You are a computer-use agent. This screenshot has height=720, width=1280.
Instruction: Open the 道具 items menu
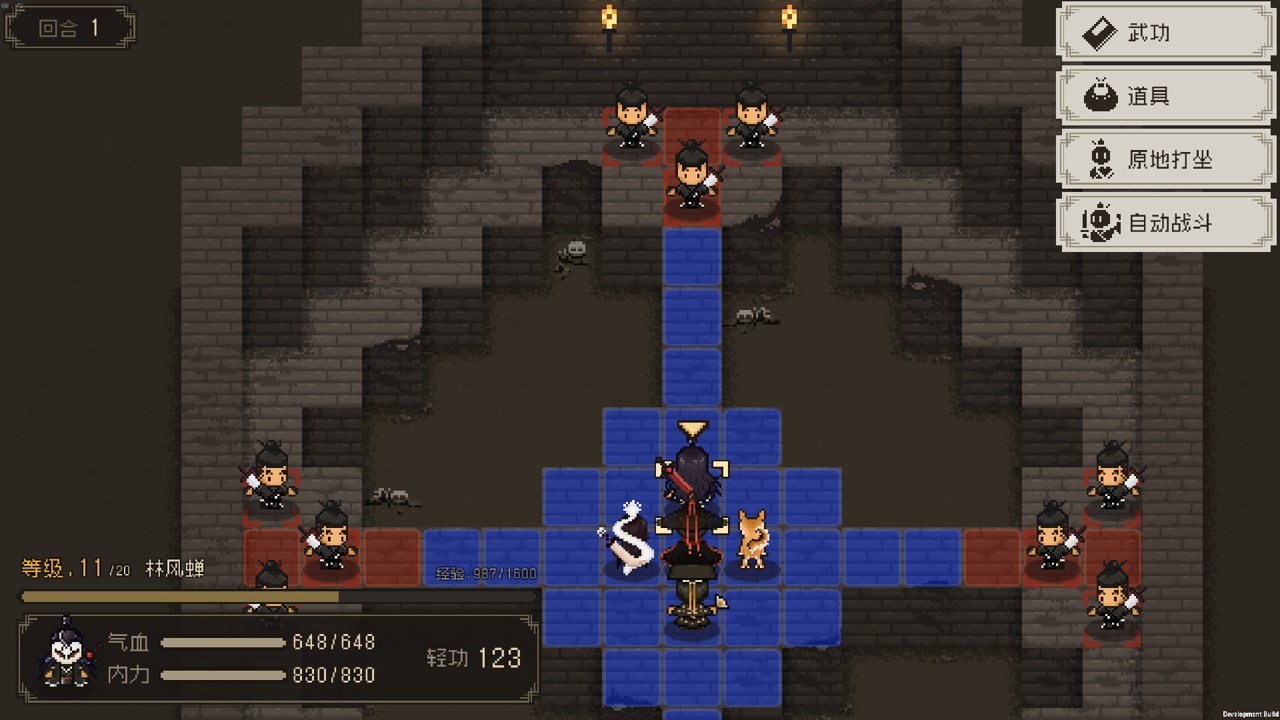pyautogui.click(x=1166, y=97)
